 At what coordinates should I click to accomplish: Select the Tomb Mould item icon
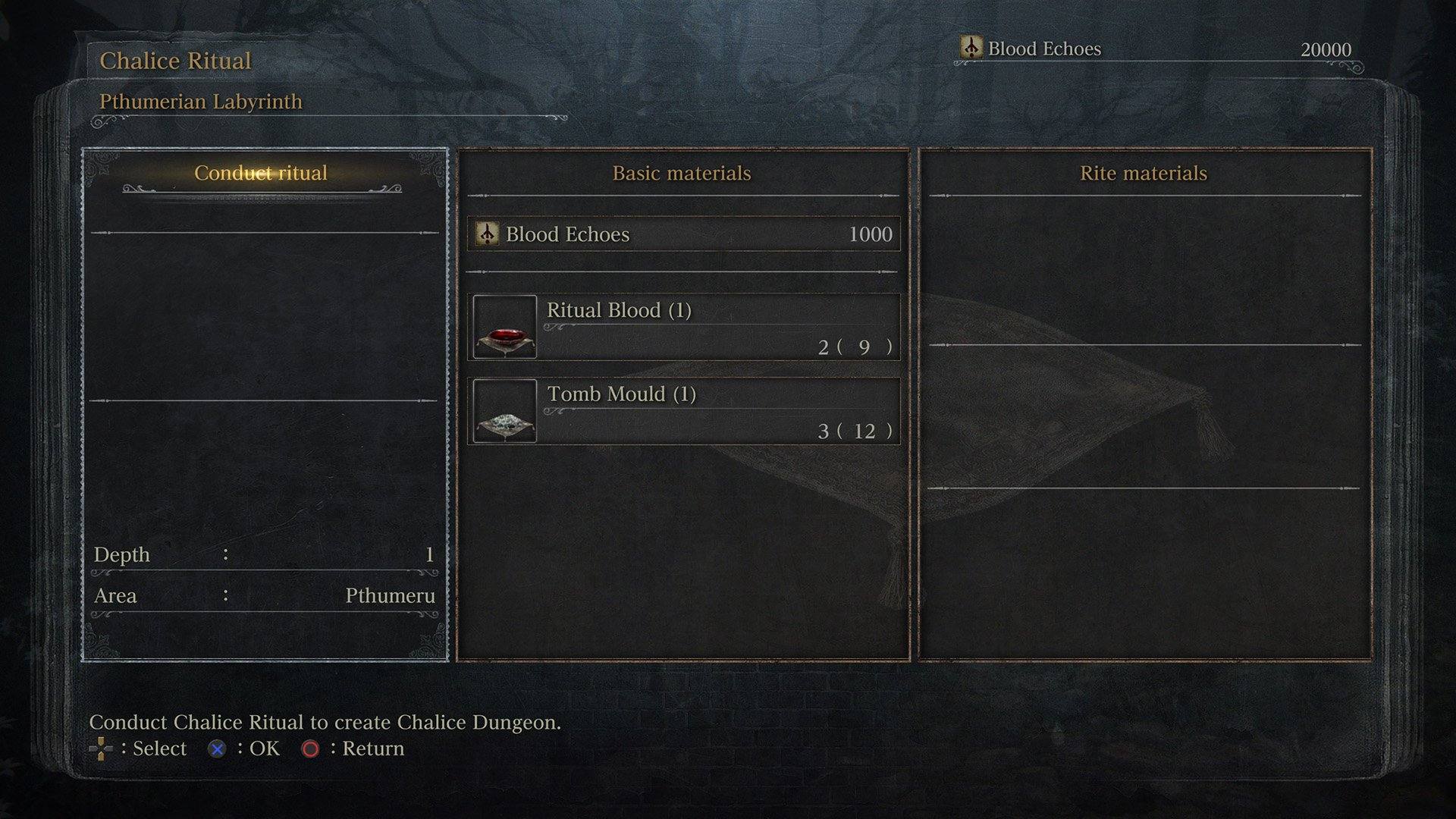click(x=504, y=410)
